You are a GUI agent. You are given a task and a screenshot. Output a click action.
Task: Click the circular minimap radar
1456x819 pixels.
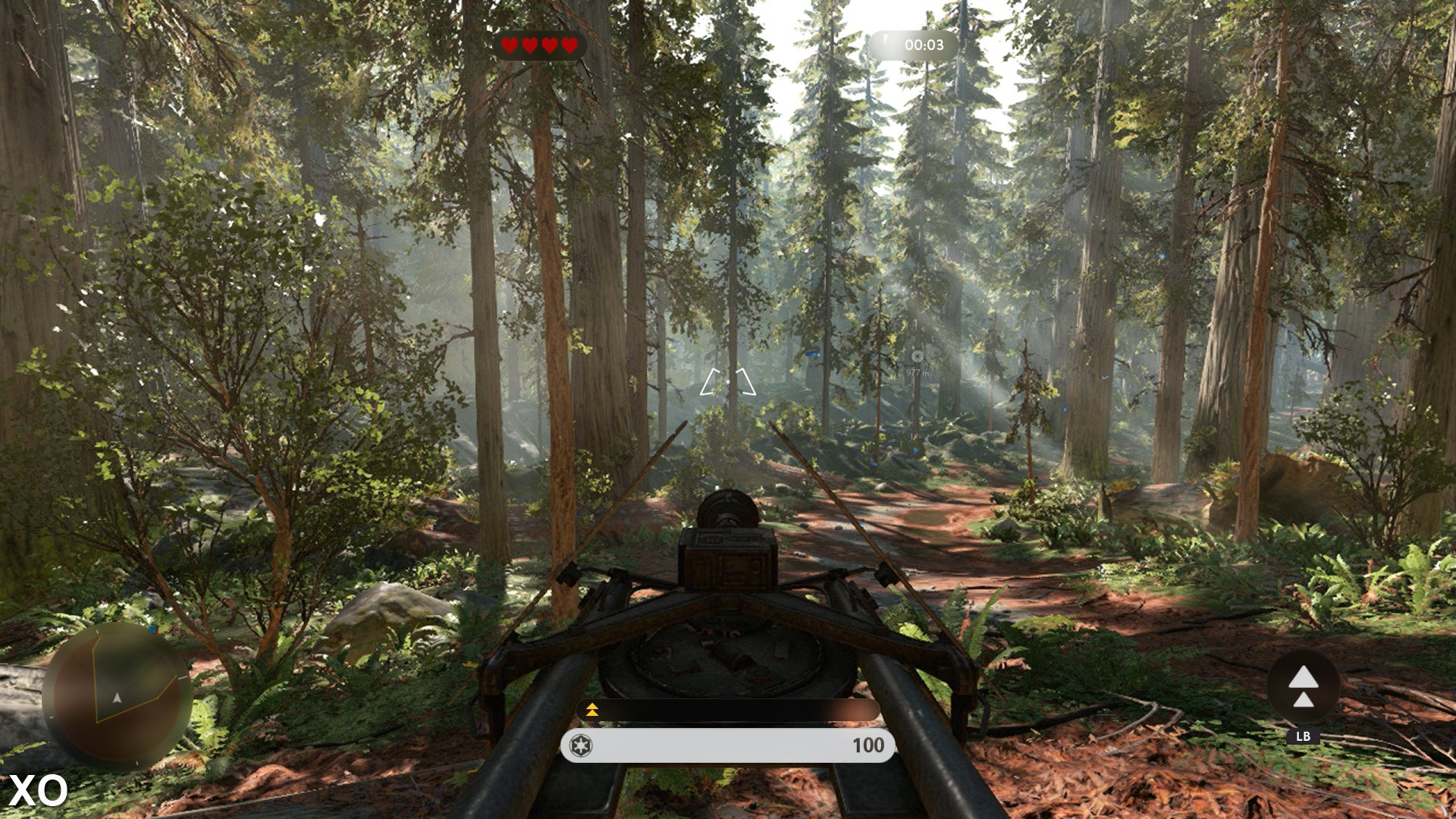click(x=116, y=695)
